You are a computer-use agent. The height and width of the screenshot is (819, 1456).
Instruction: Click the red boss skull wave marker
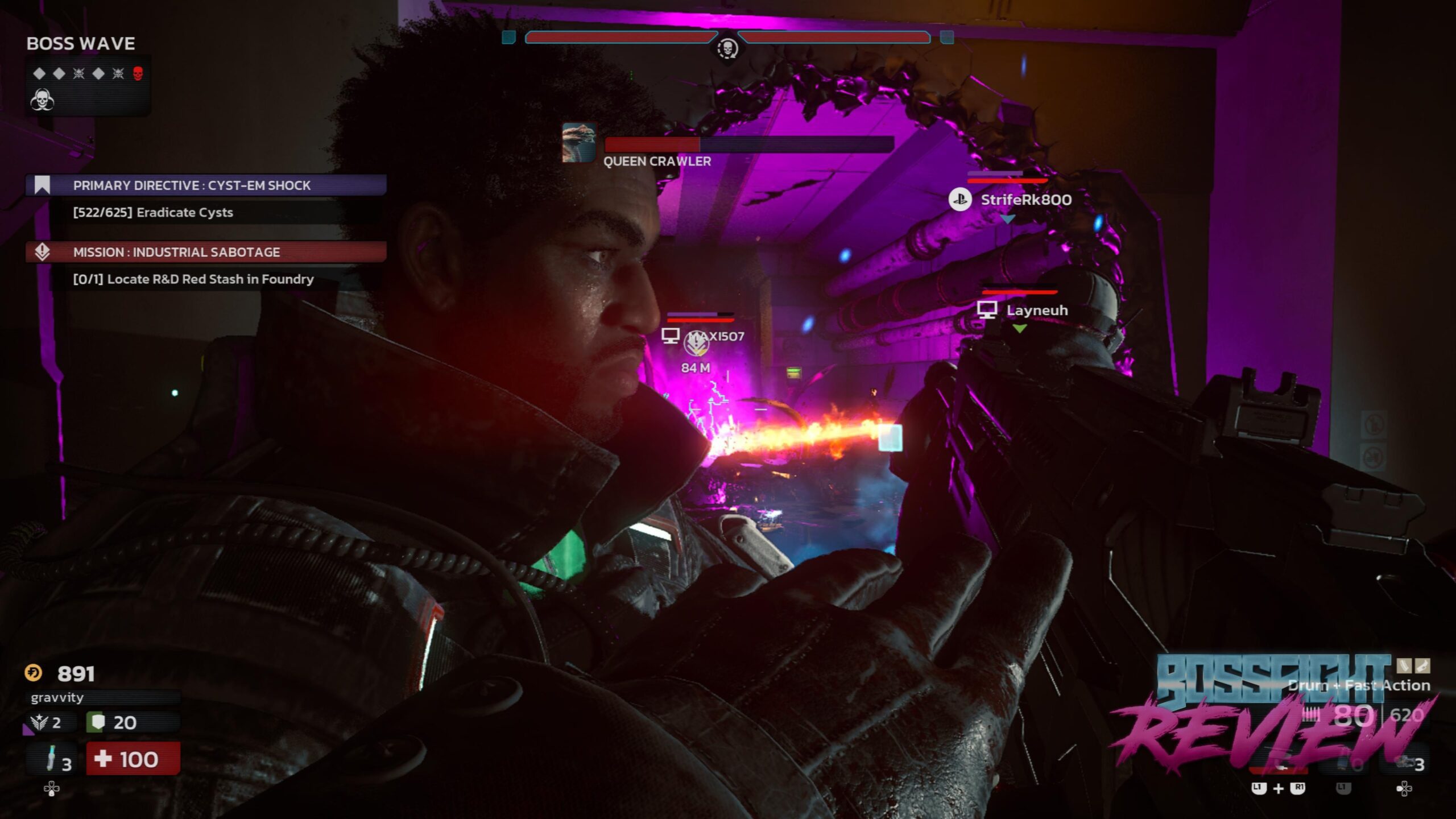pyautogui.click(x=138, y=73)
